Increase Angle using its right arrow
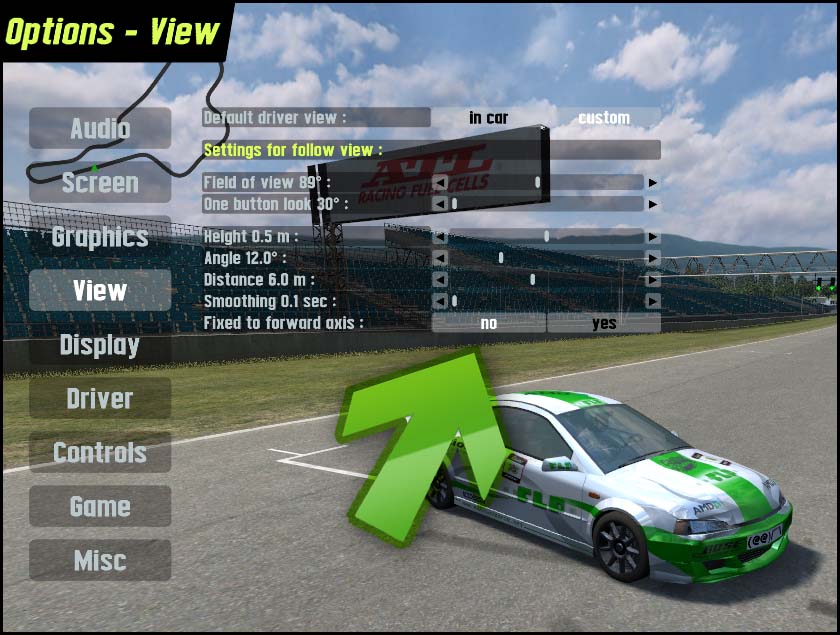Screen dimensions: 840x635 click(653, 258)
